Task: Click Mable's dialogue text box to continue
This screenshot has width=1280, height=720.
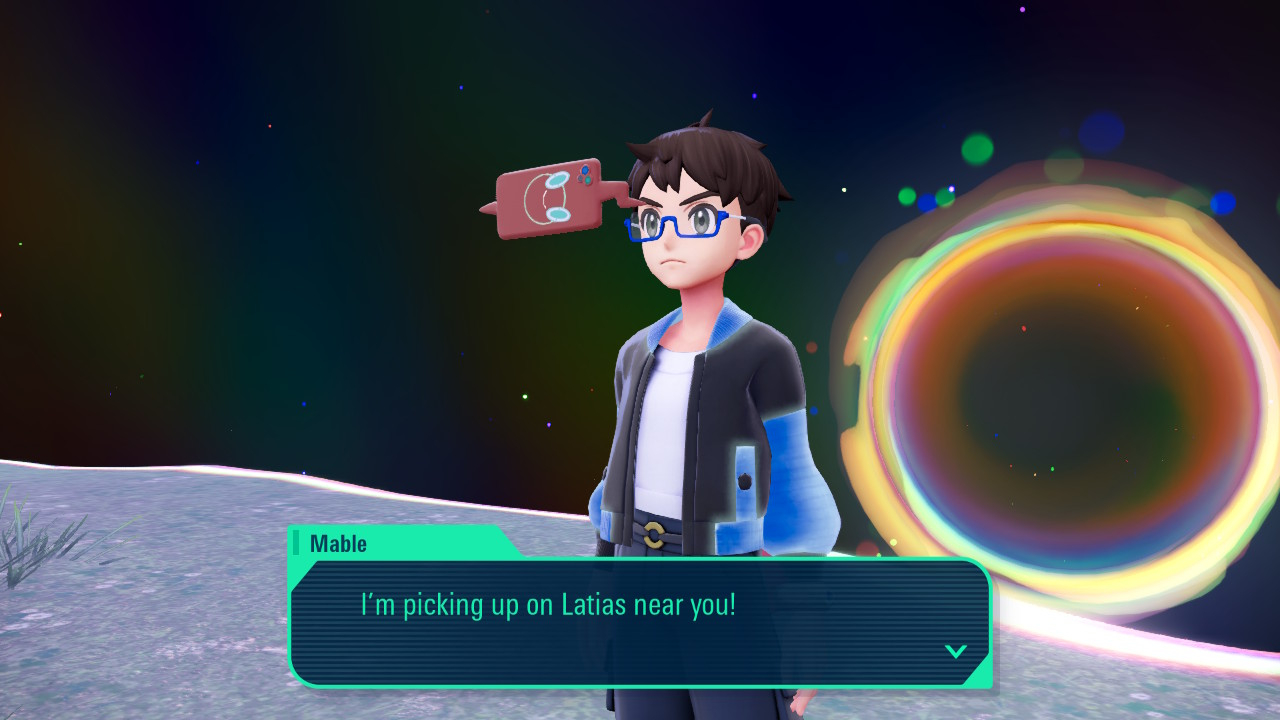Action: coord(640,621)
